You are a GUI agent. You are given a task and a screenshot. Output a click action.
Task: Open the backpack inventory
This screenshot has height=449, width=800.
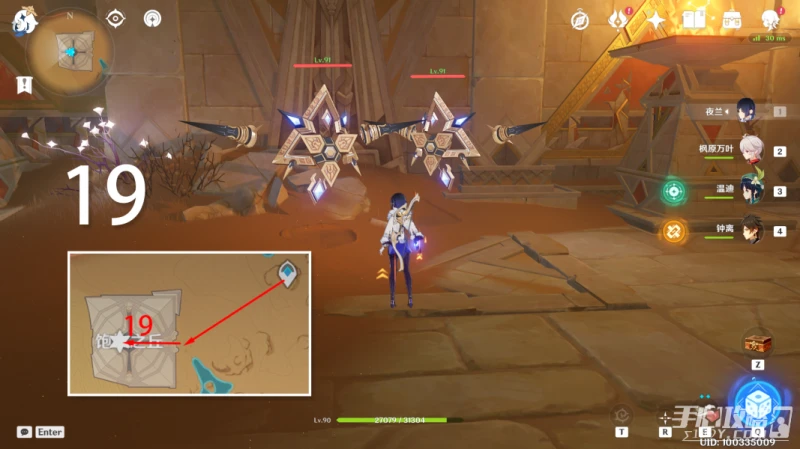coord(732,19)
